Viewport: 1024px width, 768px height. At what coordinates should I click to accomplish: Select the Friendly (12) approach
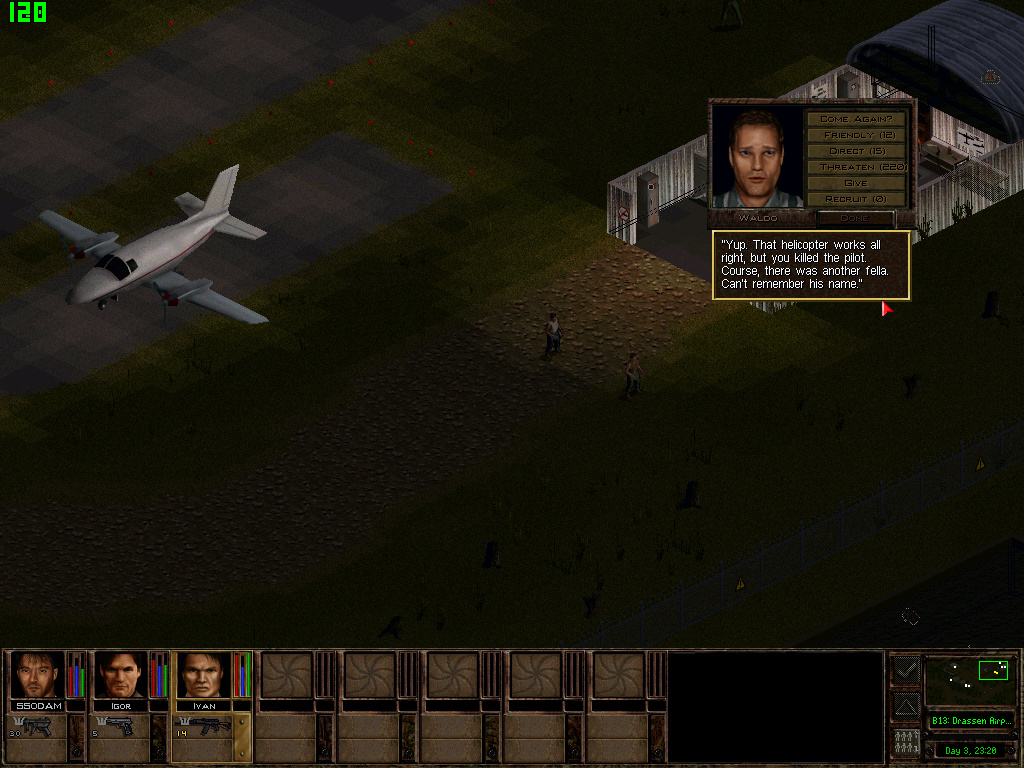click(856, 135)
